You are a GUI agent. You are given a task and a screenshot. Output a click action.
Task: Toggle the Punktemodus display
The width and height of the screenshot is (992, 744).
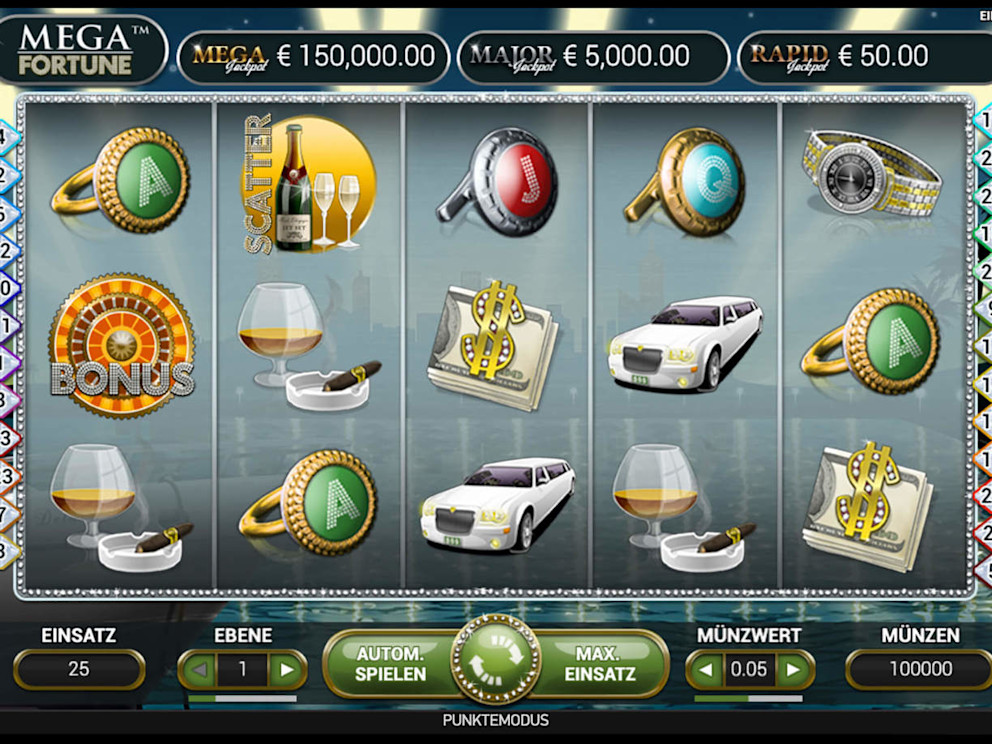coord(495,720)
